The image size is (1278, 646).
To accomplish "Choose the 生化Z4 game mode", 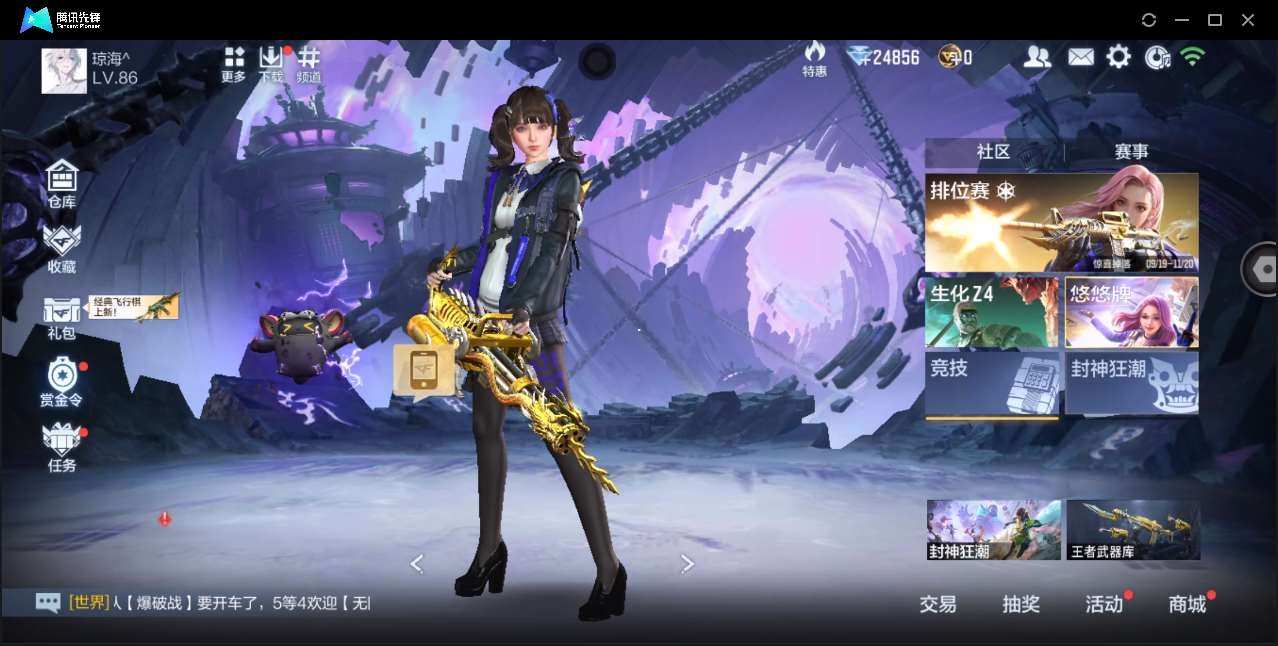I will [991, 312].
